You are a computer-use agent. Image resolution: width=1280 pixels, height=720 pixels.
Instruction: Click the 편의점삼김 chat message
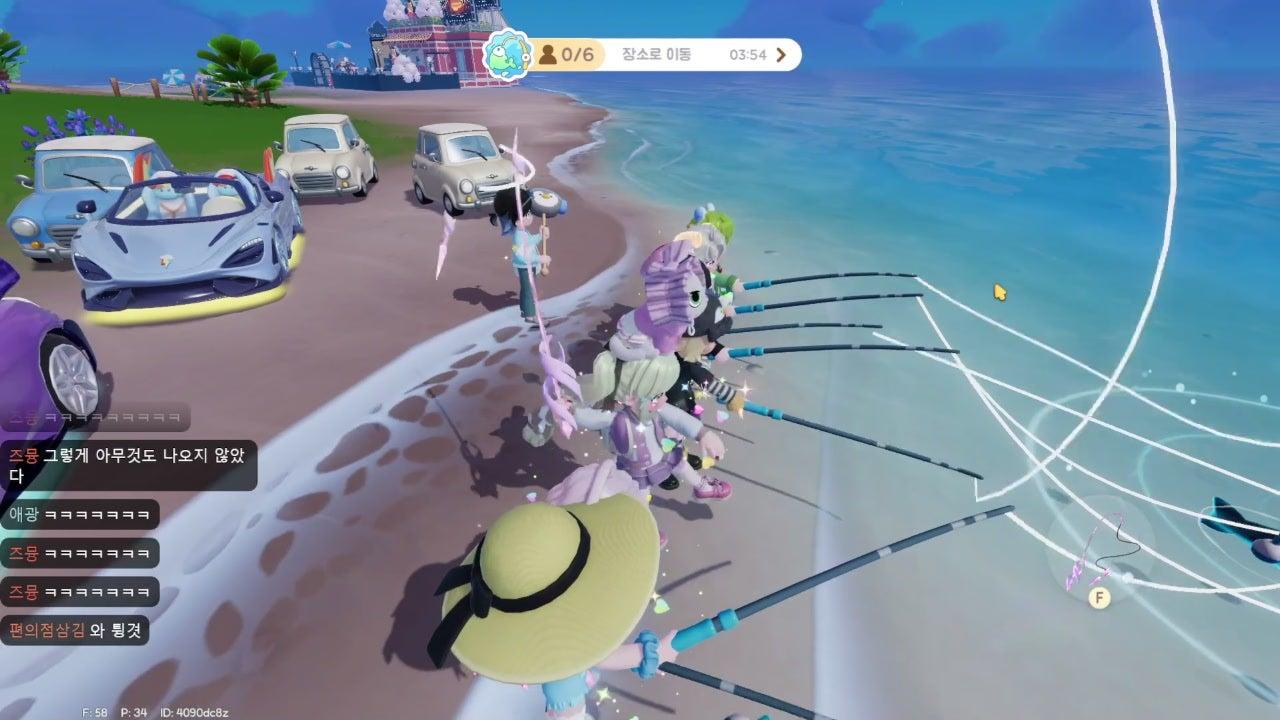(75, 629)
